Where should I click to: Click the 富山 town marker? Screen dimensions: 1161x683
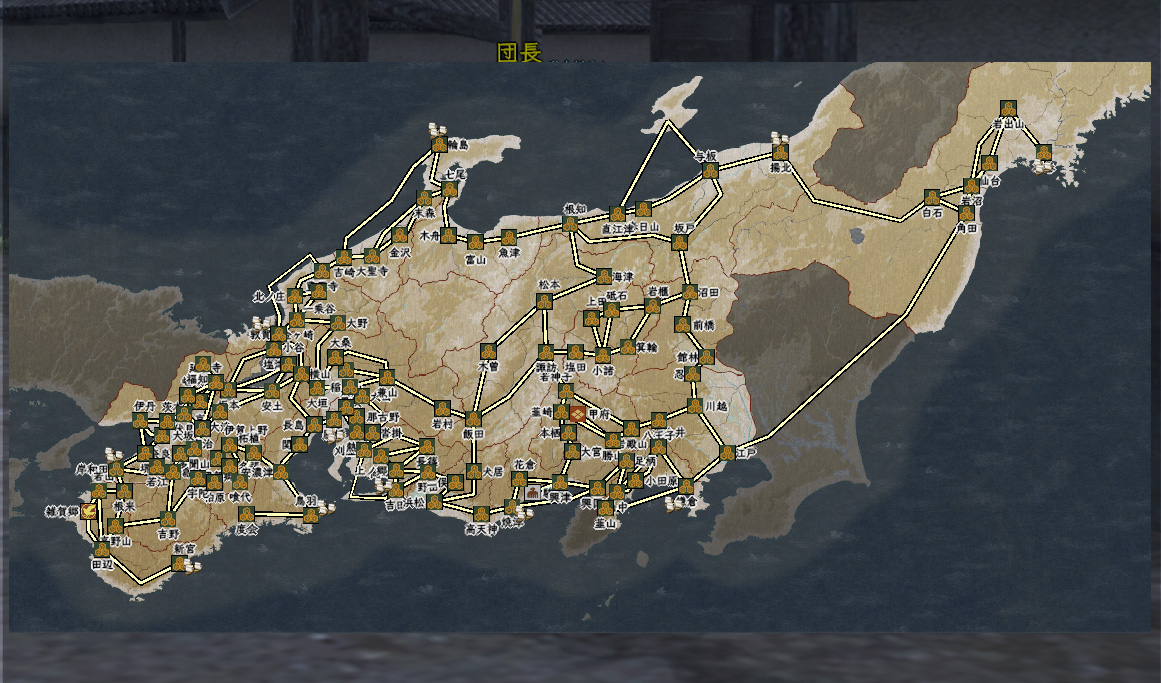475,242
